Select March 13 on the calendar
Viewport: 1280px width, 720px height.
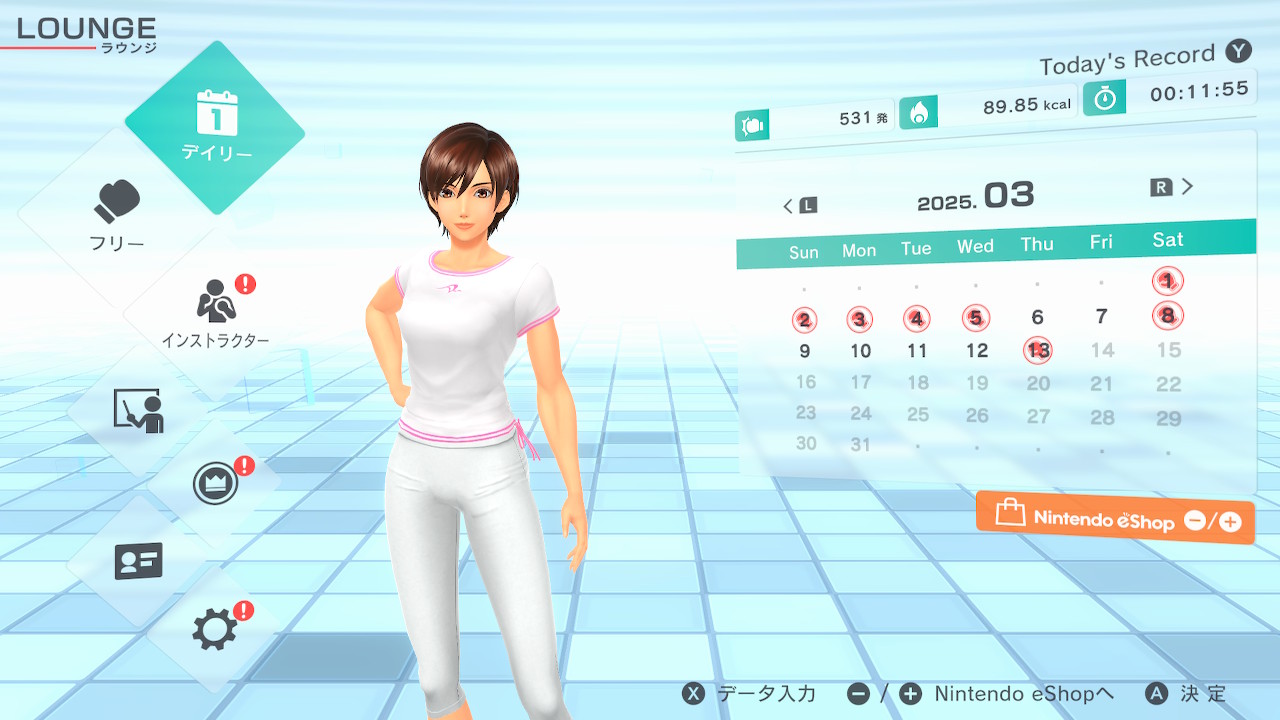click(x=1038, y=350)
